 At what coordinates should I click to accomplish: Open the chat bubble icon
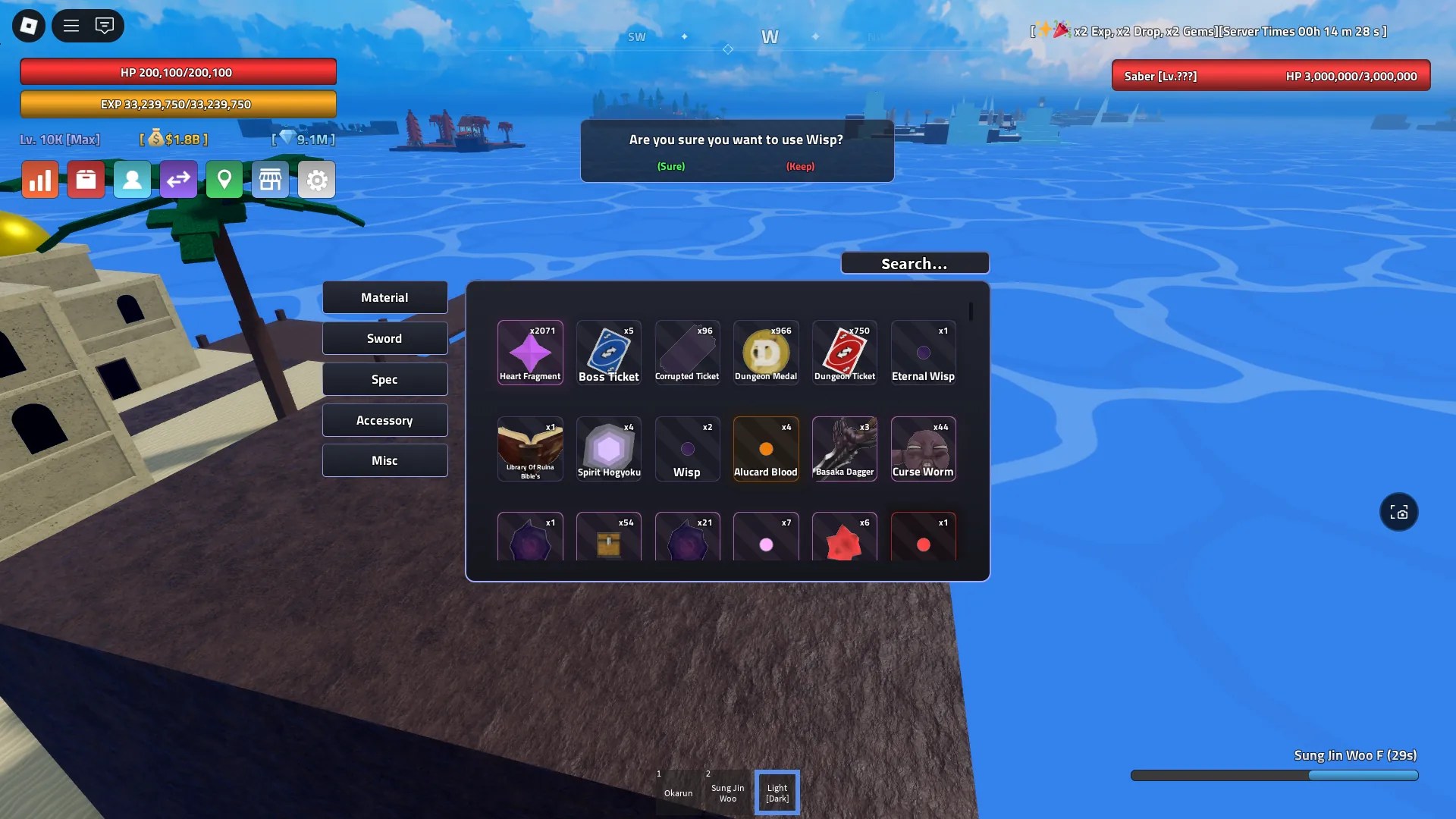tap(105, 25)
